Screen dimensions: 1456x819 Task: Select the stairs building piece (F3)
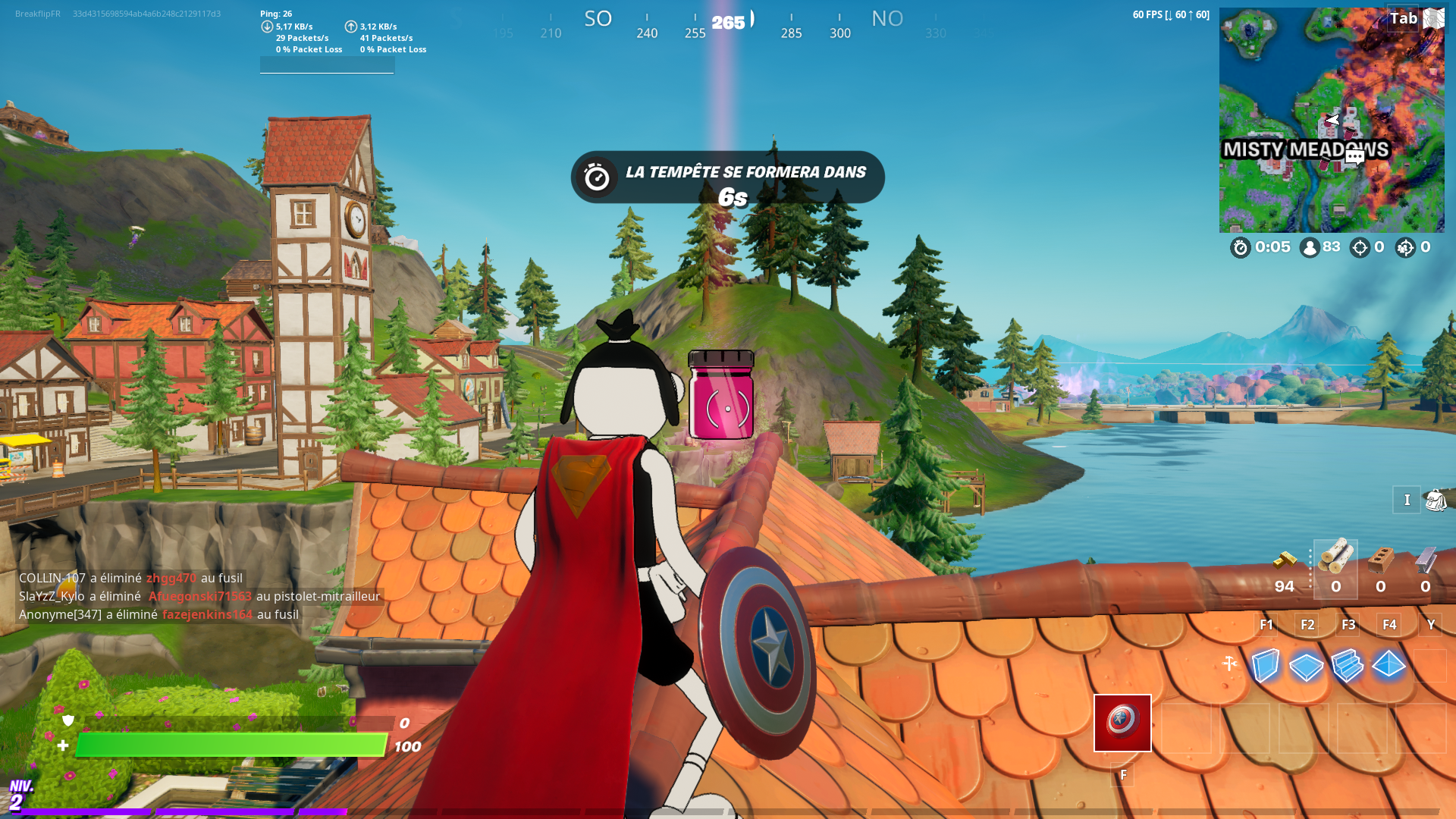(x=1348, y=666)
